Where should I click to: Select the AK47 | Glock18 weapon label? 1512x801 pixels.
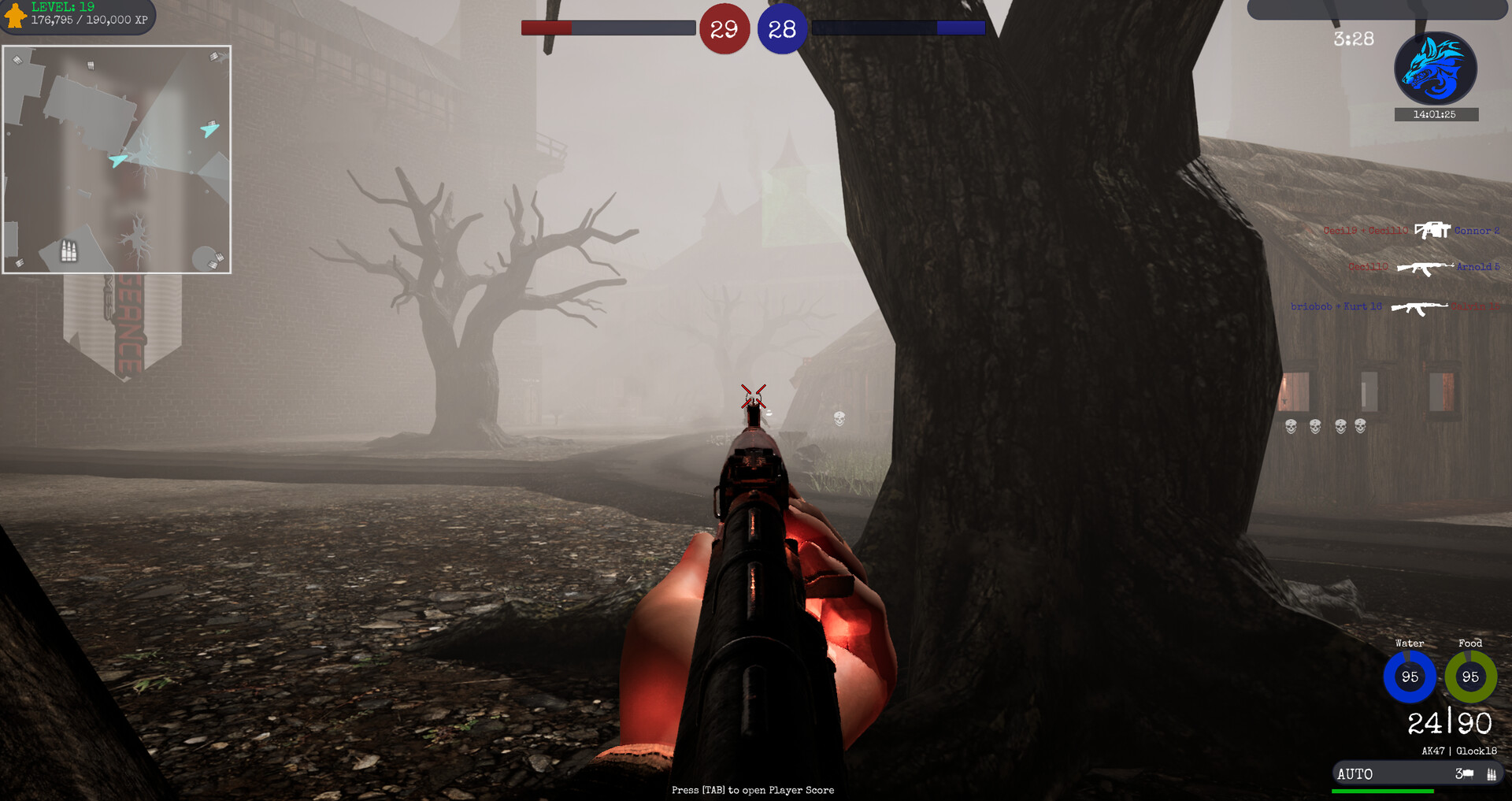tap(1460, 750)
